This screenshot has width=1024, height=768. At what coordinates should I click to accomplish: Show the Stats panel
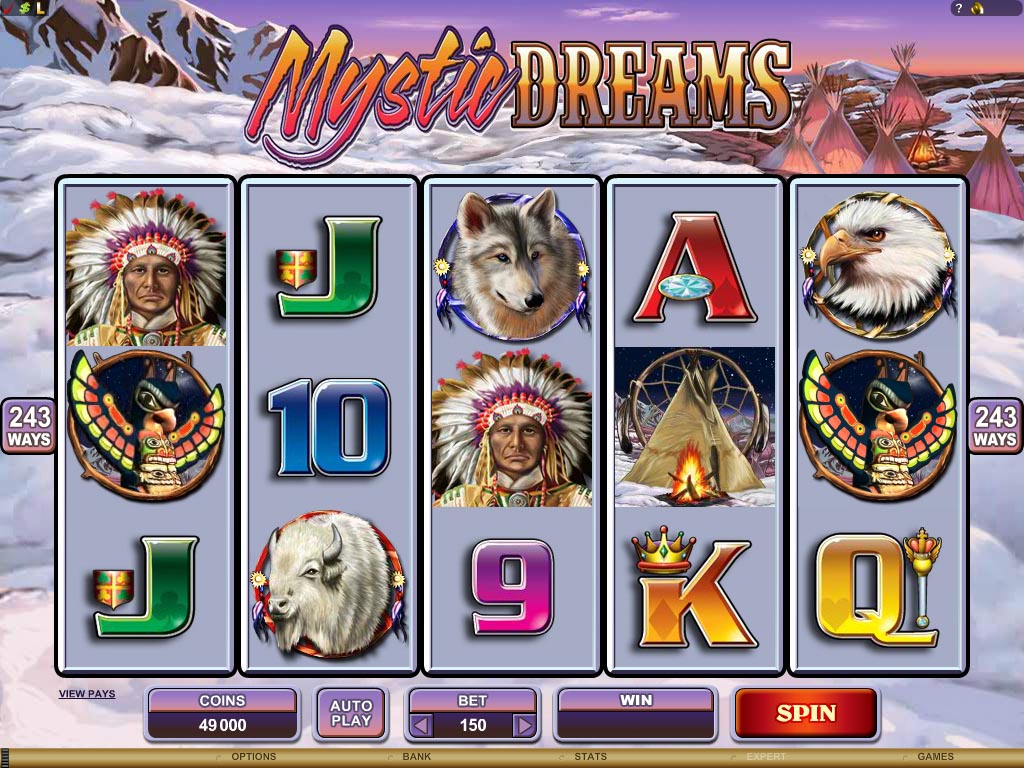click(x=590, y=757)
